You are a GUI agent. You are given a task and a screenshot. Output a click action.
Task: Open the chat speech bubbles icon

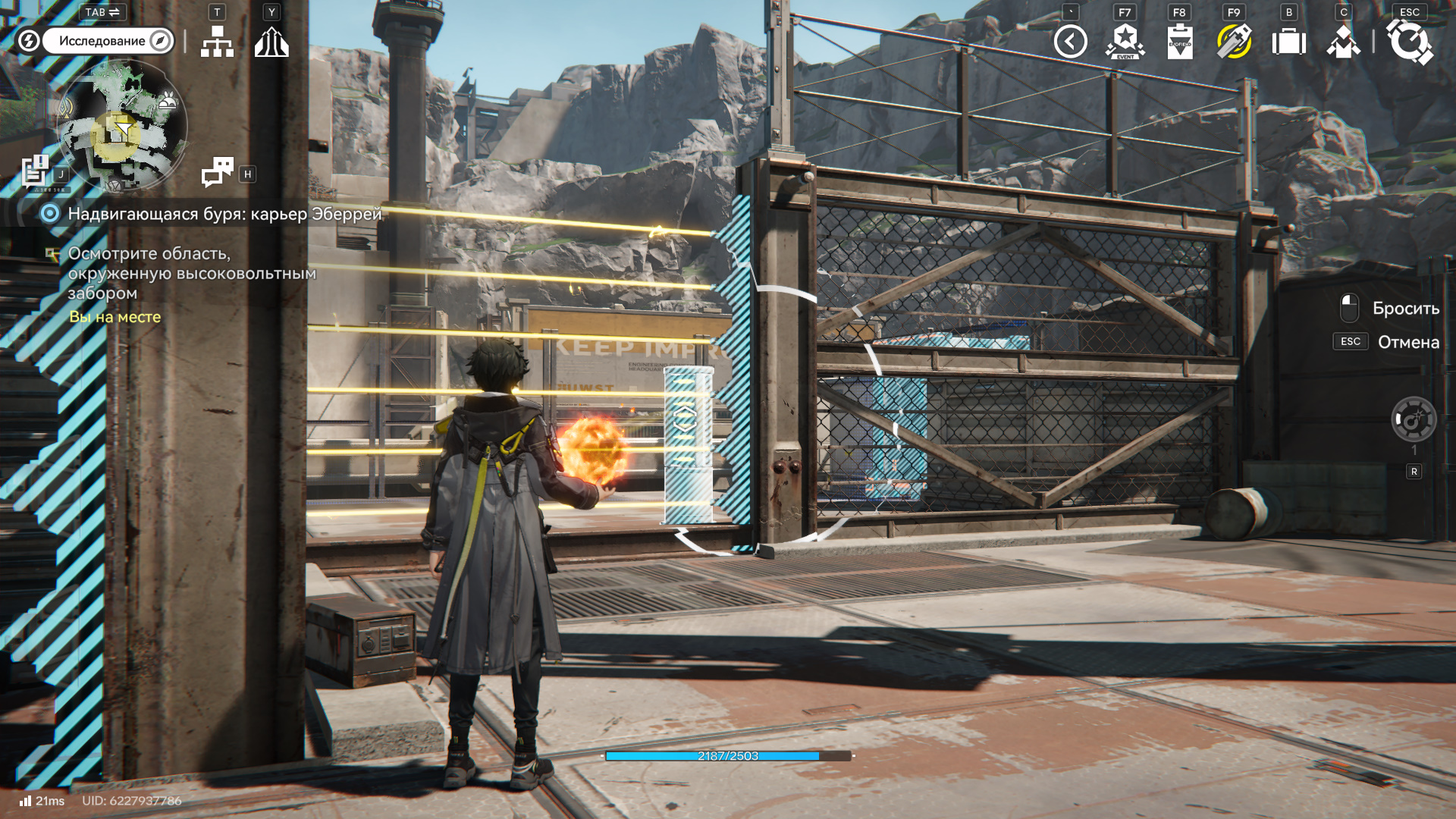[x=218, y=172]
